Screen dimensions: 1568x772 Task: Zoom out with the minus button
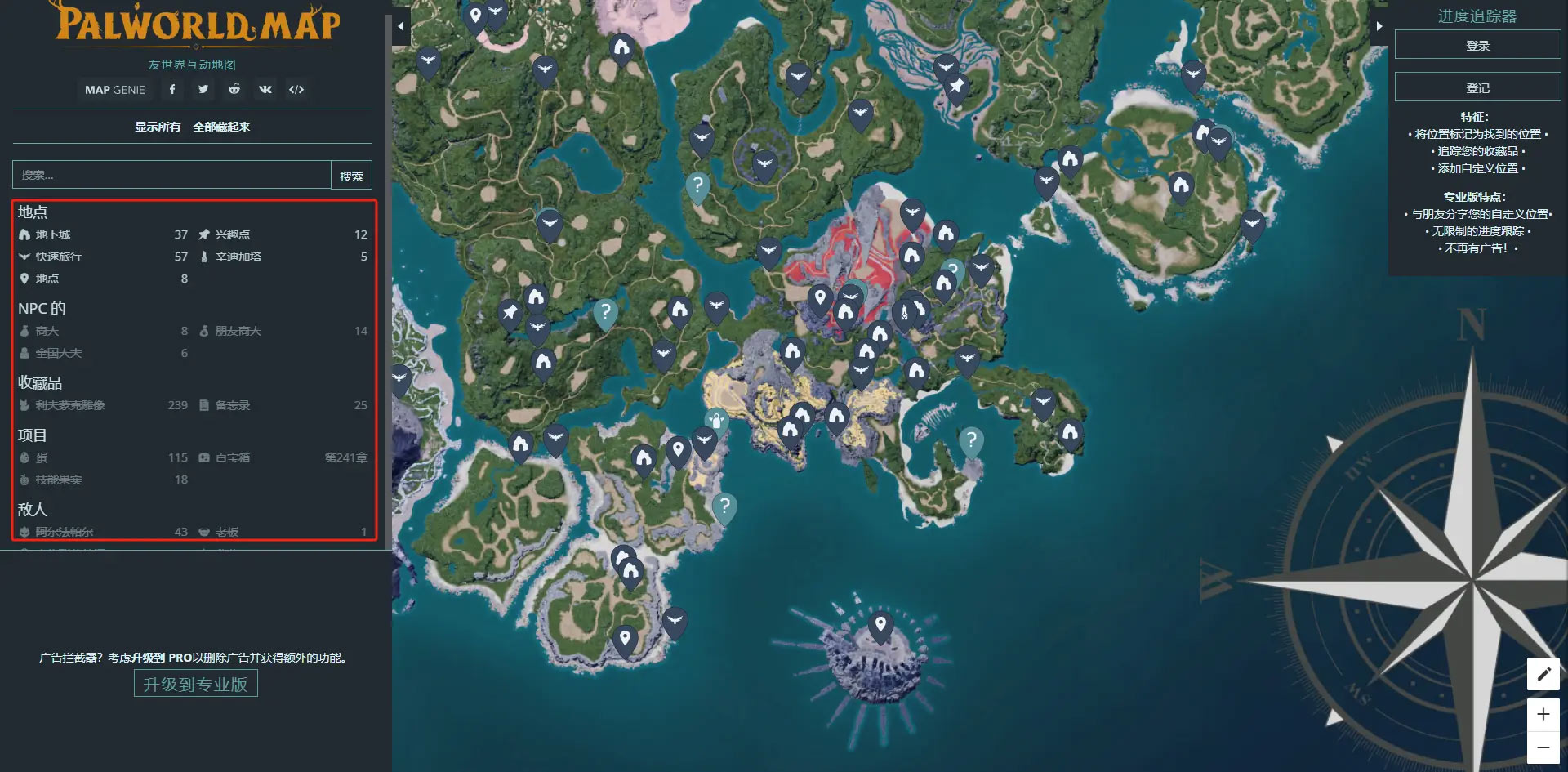click(1543, 747)
